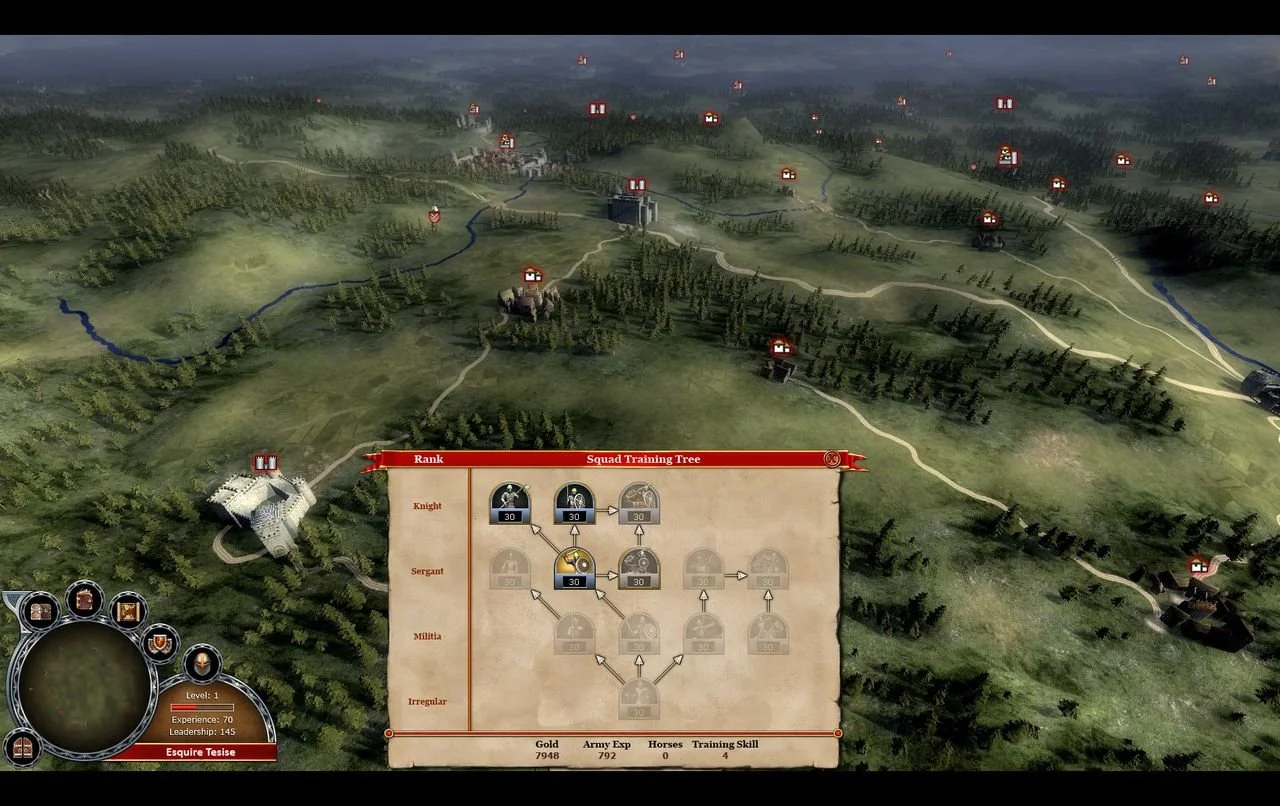This screenshot has width=1280, height=806.
Task: Click the wooden gates icon at bottom left
Action: (21, 751)
